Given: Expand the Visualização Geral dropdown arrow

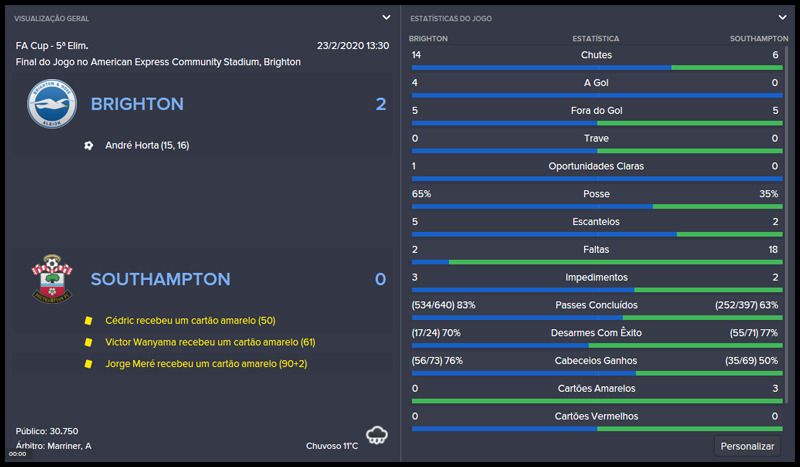Looking at the screenshot, I should point(386,17).
